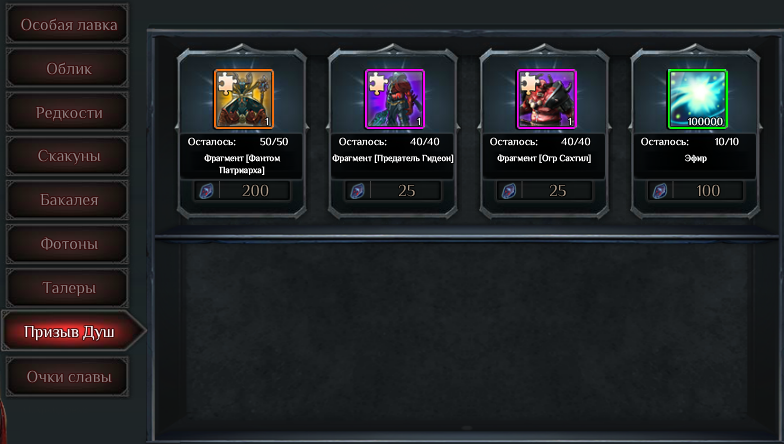Buy Предатель Гидеон fragment for 25
Image resolution: width=784 pixels, height=444 pixels.
(x=394, y=191)
